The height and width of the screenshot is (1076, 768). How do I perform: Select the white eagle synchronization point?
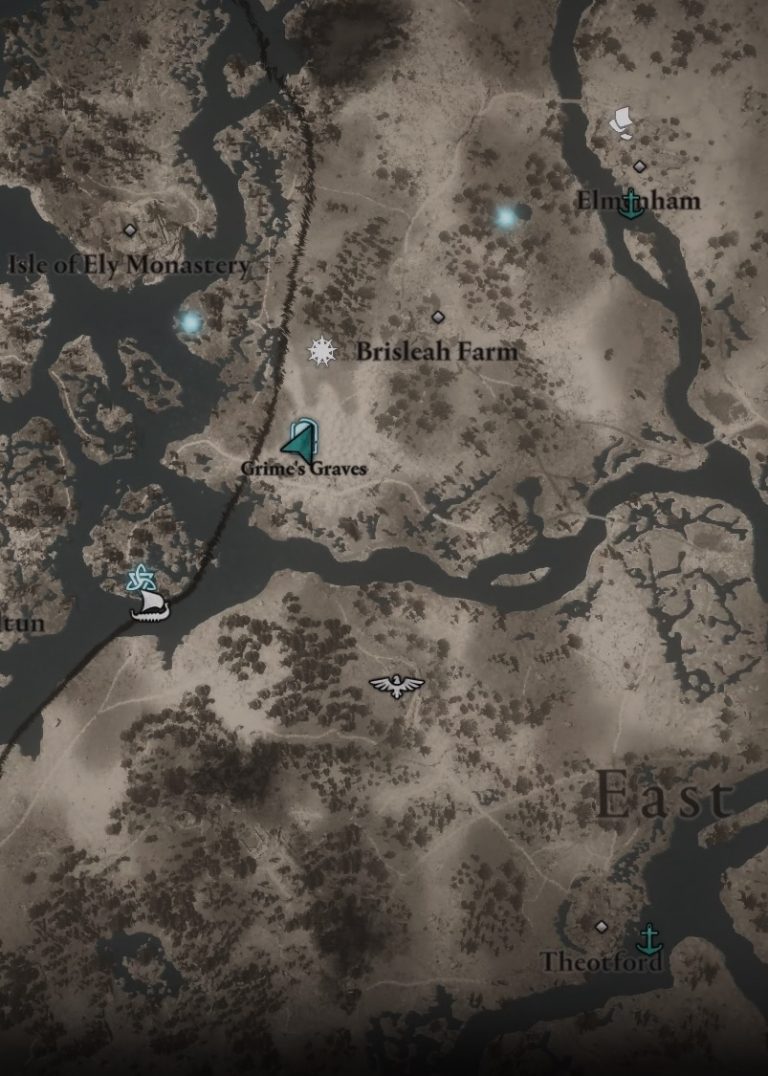pyautogui.click(x=396, y=685)
